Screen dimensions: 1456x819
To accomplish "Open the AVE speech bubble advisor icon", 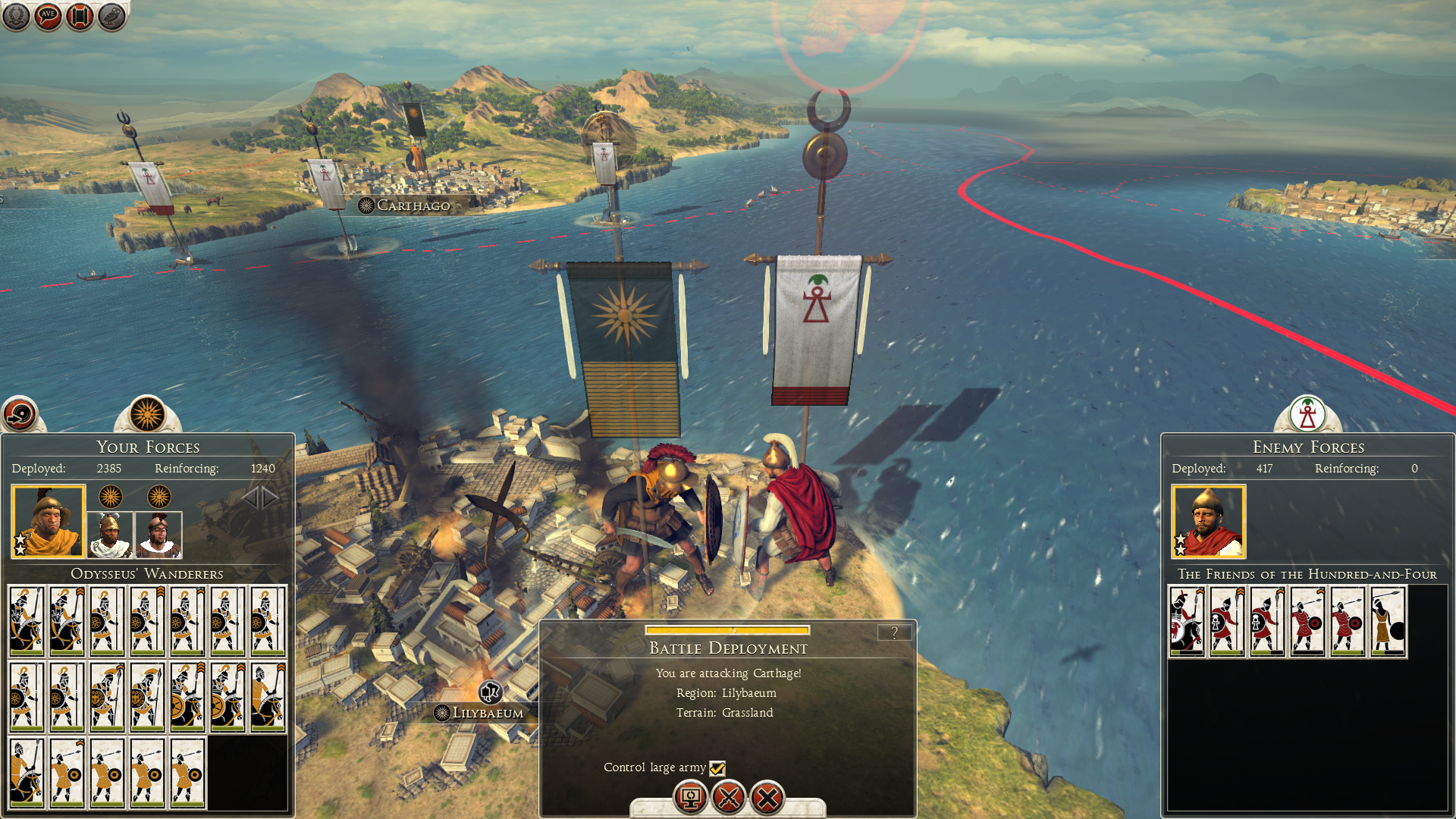I will click(x=48, y=16).
